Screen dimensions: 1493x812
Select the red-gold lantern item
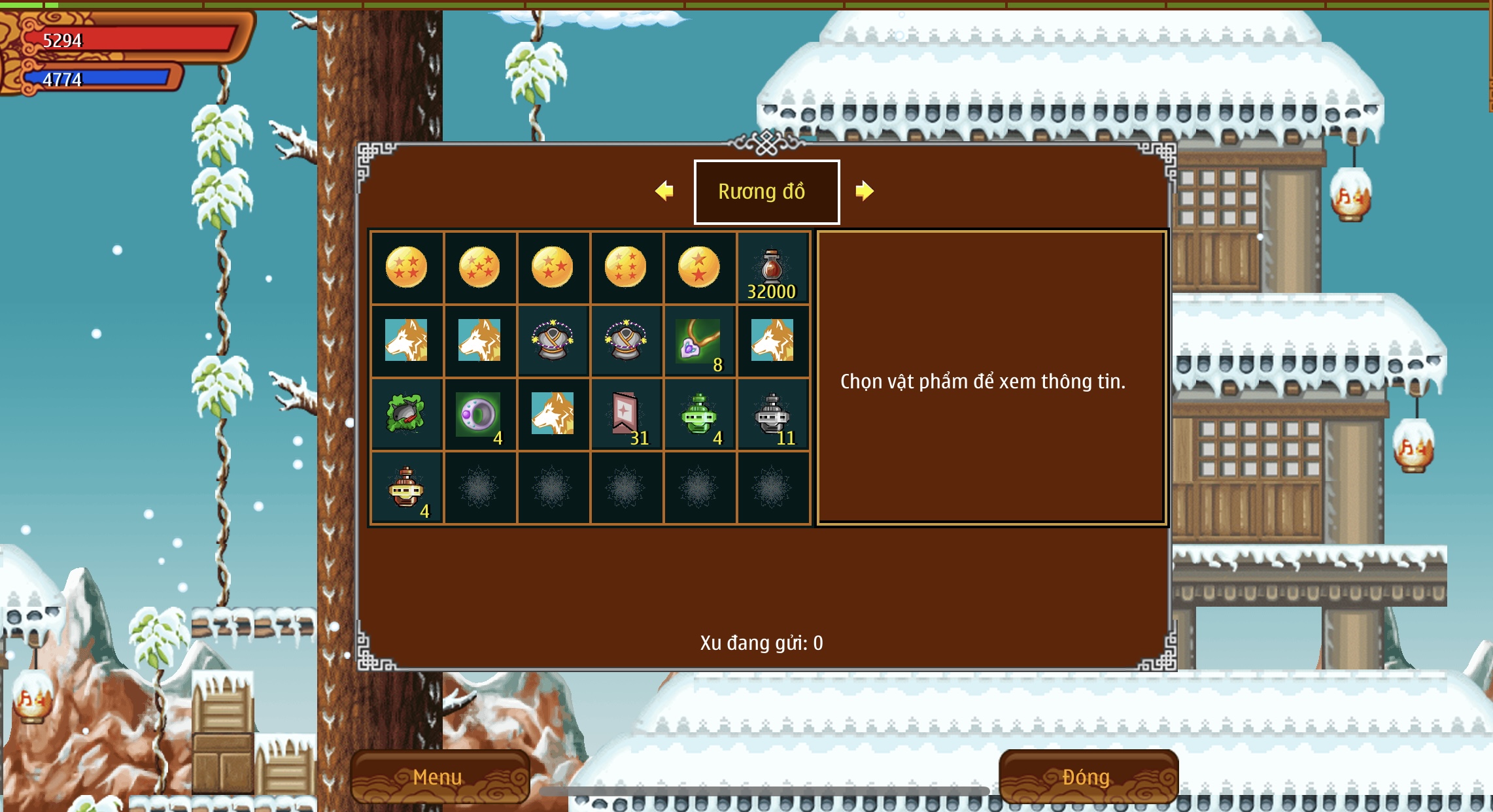point(407,488)
